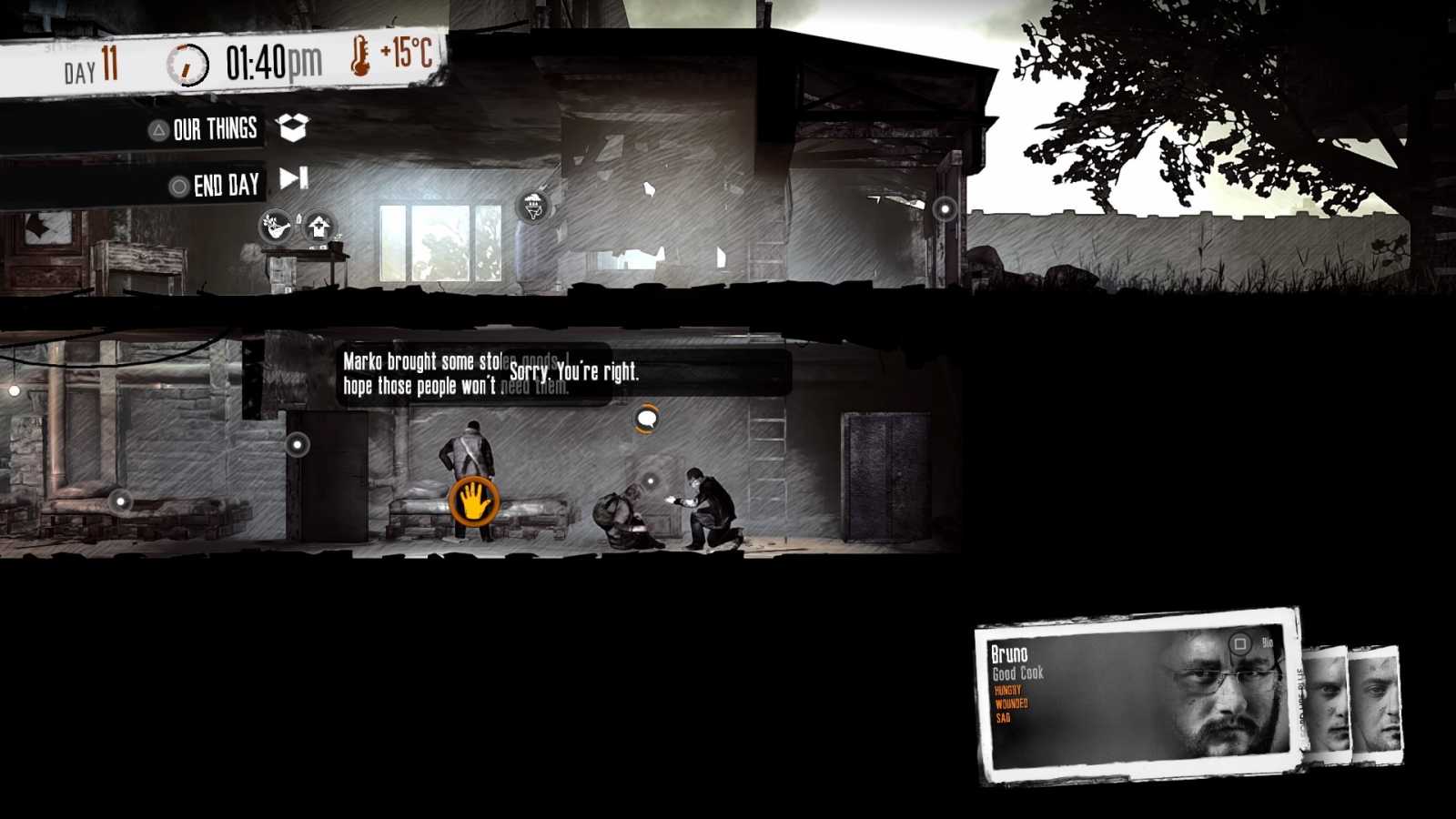This screenshot has width=1456, height=819.
Task: Click the thermometer icon next to +15°C
Action: click(361, 56)
